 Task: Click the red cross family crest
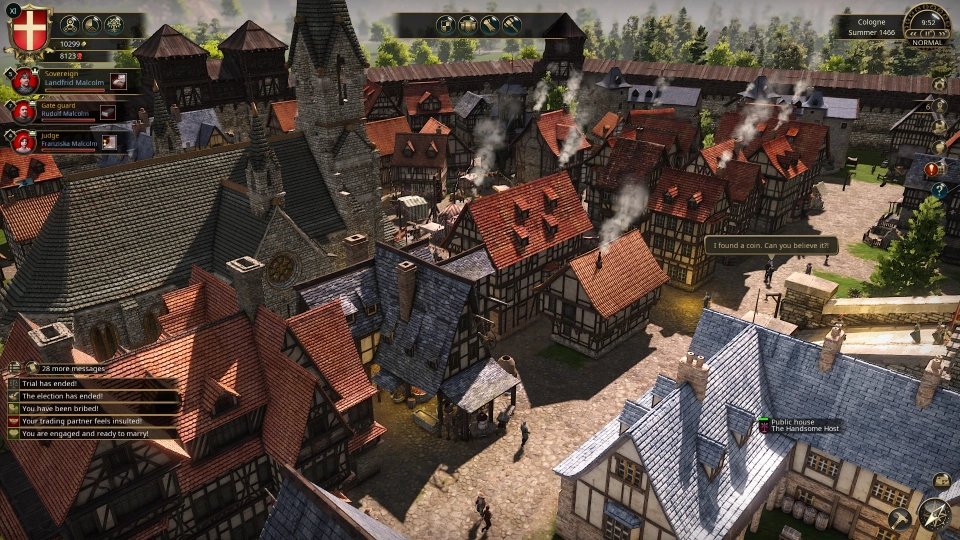[x=29, y=29]
